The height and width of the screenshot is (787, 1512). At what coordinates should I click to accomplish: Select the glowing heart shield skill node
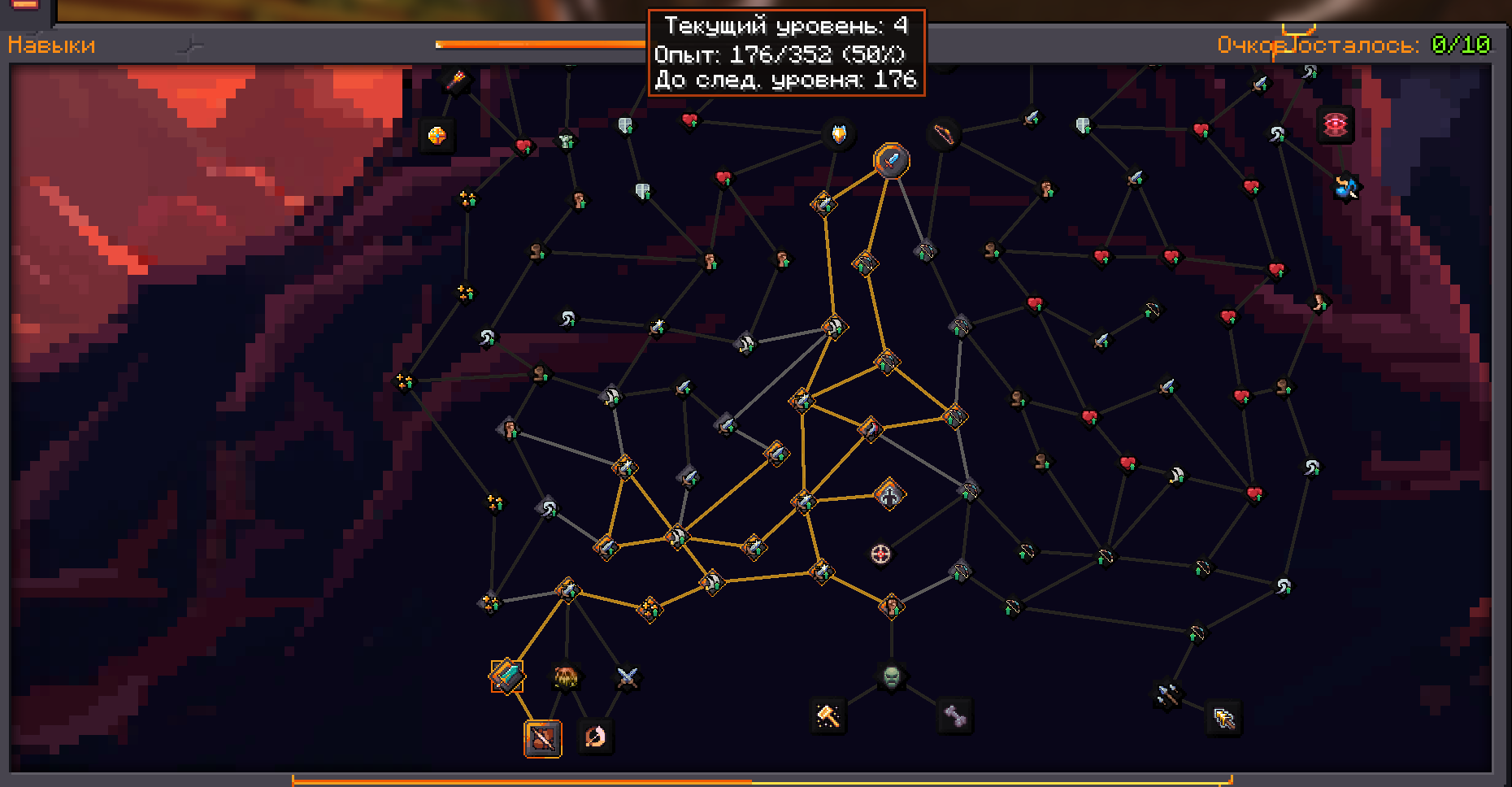pyautogui.click(x=838, y=134)
